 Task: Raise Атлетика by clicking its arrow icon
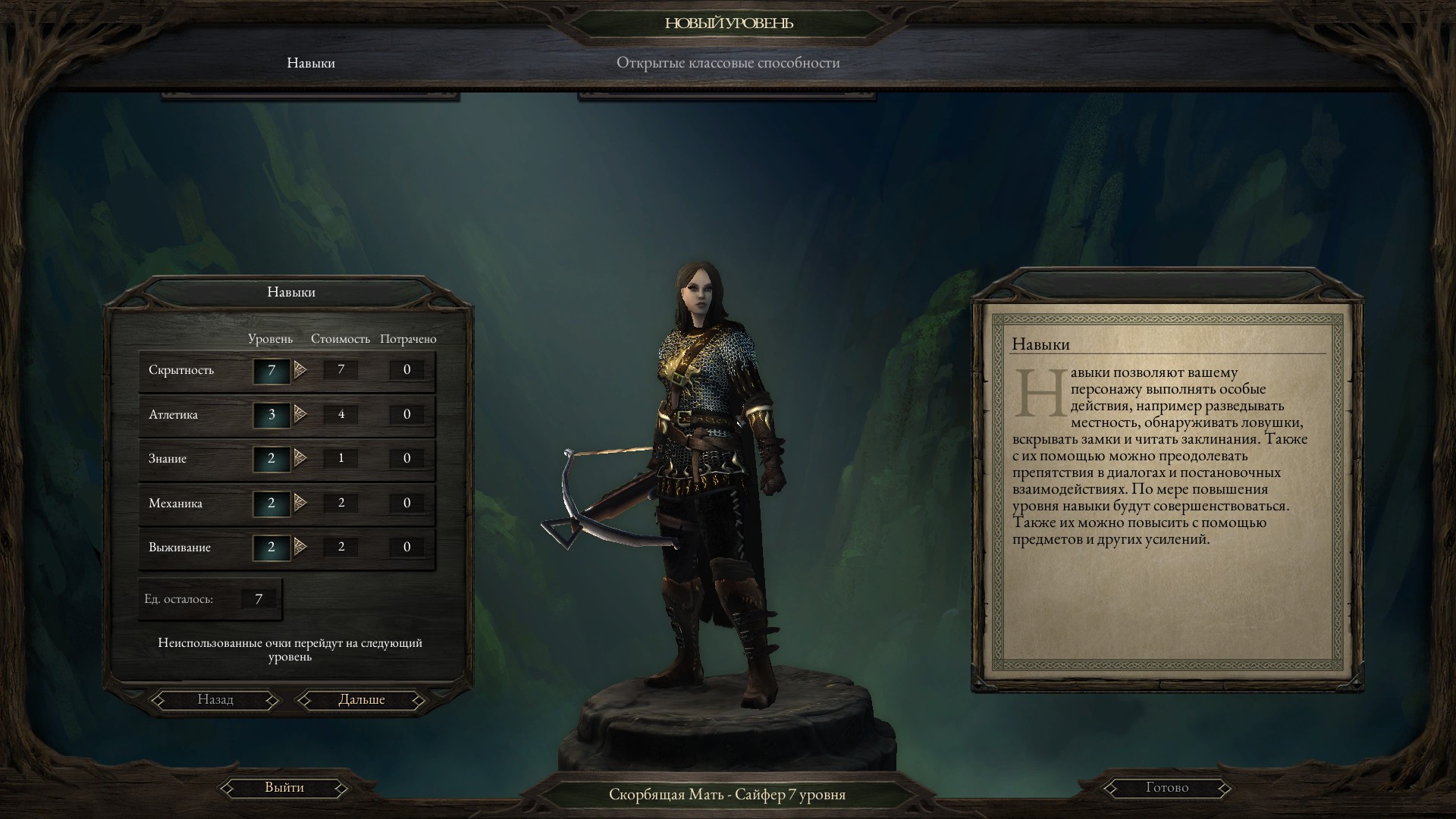301,414
